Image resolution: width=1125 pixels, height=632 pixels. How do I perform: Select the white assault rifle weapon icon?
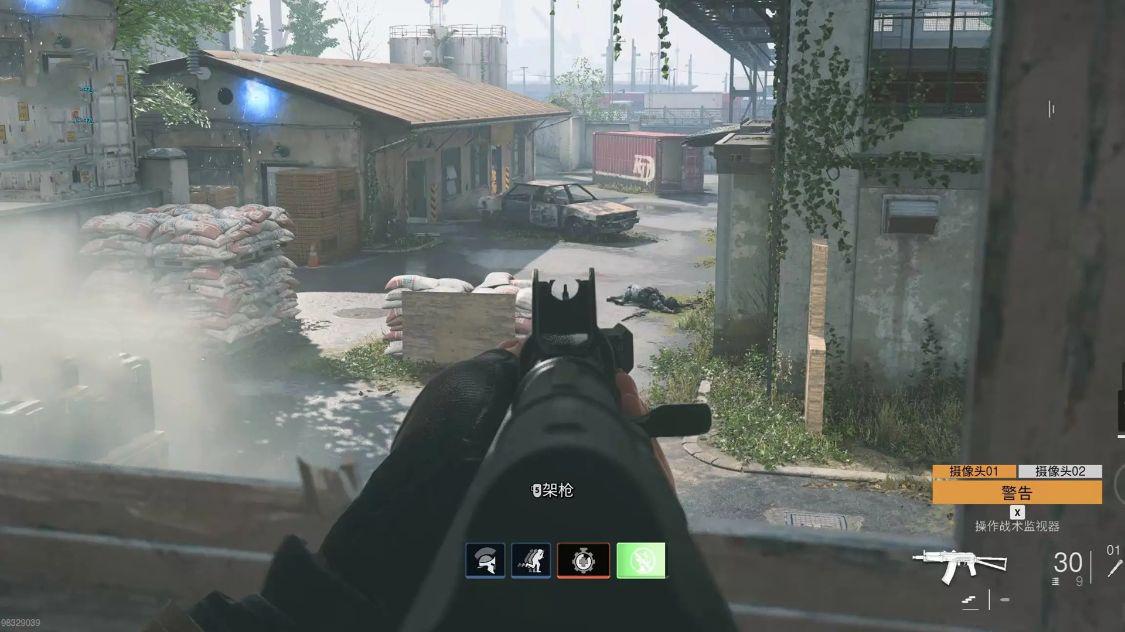click(959, 564)
